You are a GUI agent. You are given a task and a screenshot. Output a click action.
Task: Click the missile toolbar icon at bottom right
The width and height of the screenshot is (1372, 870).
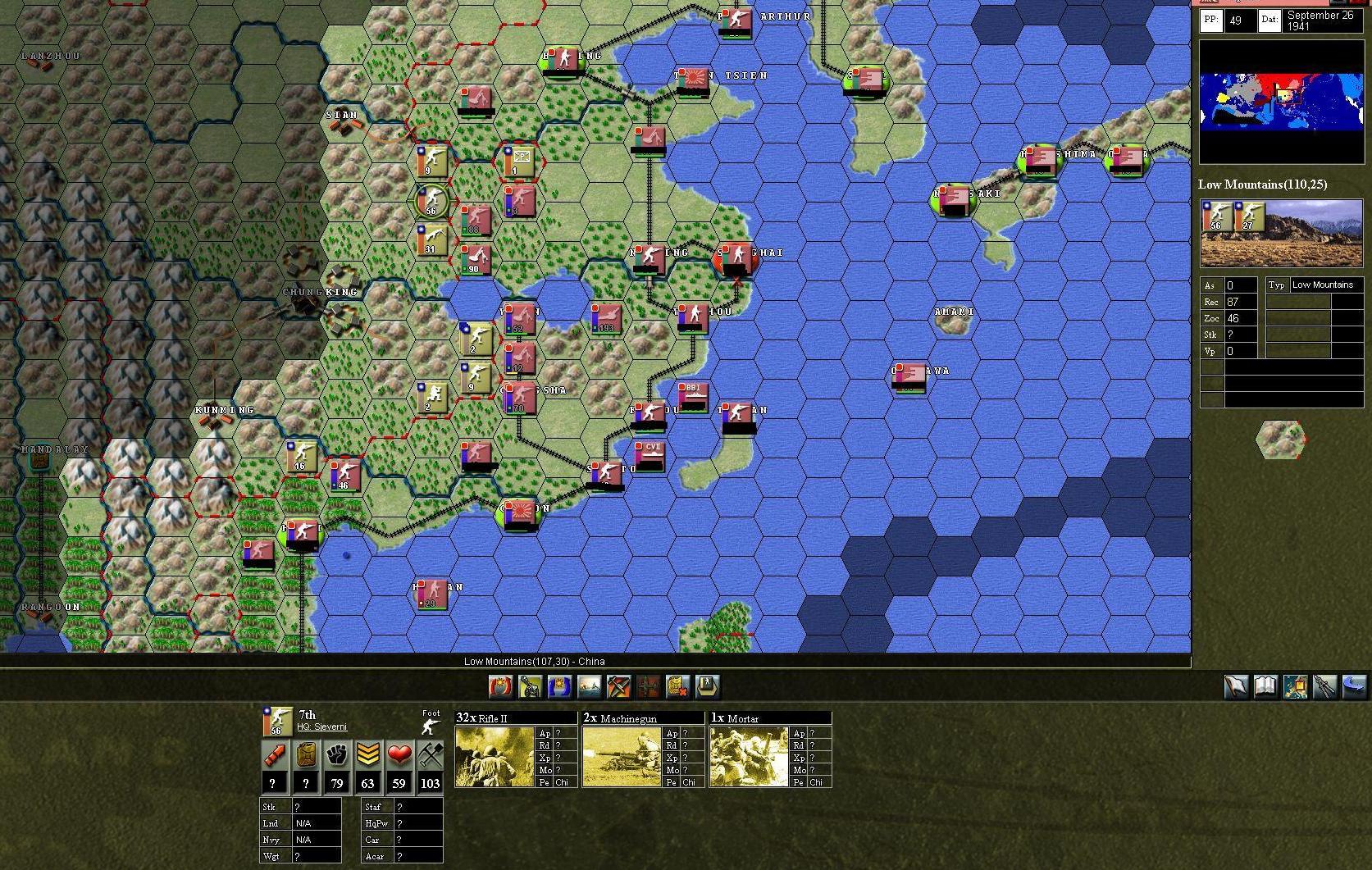1325,687
